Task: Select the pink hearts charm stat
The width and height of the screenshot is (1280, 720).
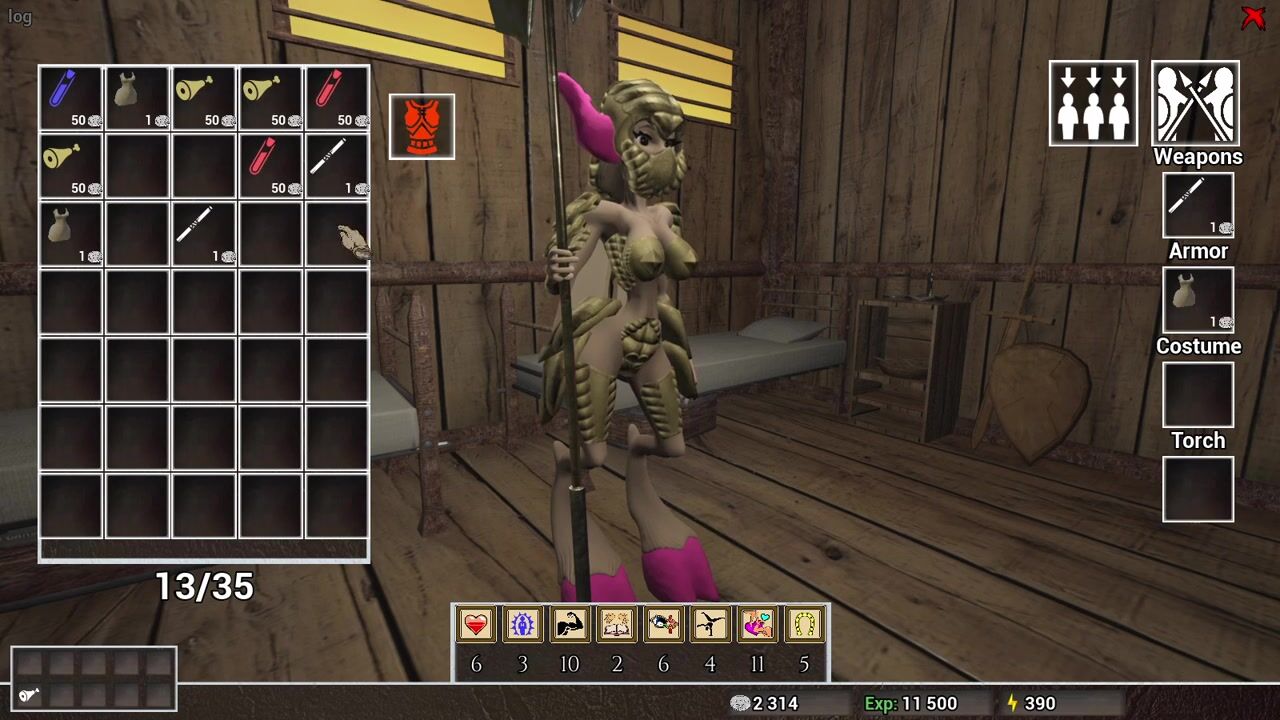Action: pos(758,625)
